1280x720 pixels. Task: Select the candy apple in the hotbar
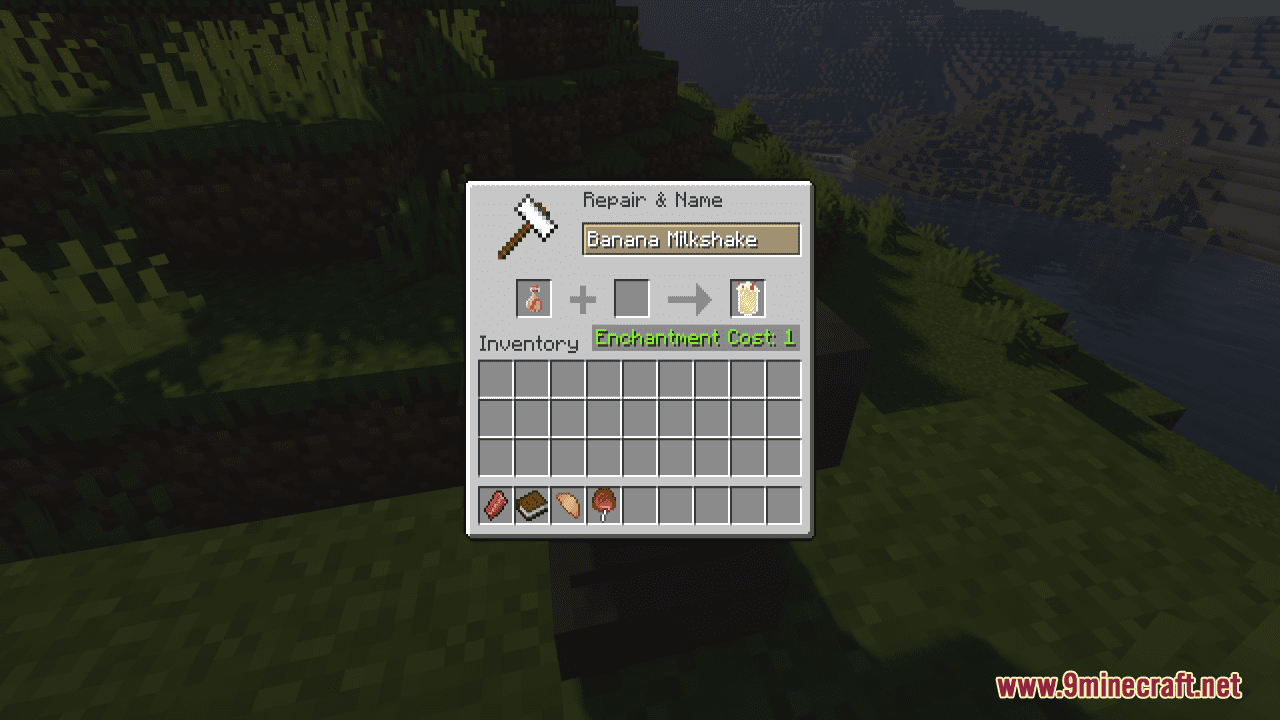(x=604, y=505)
